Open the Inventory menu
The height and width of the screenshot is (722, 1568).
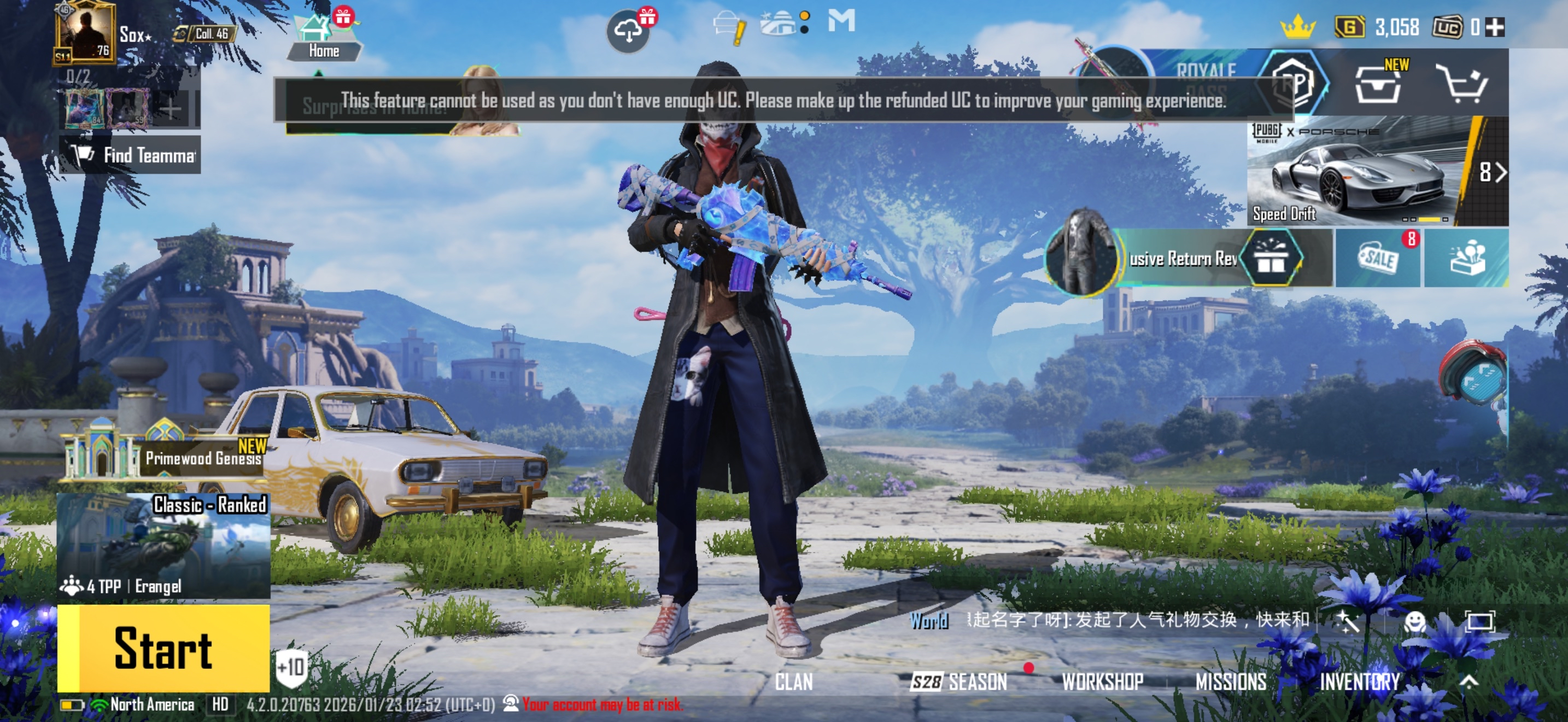tap(1359, 682)
